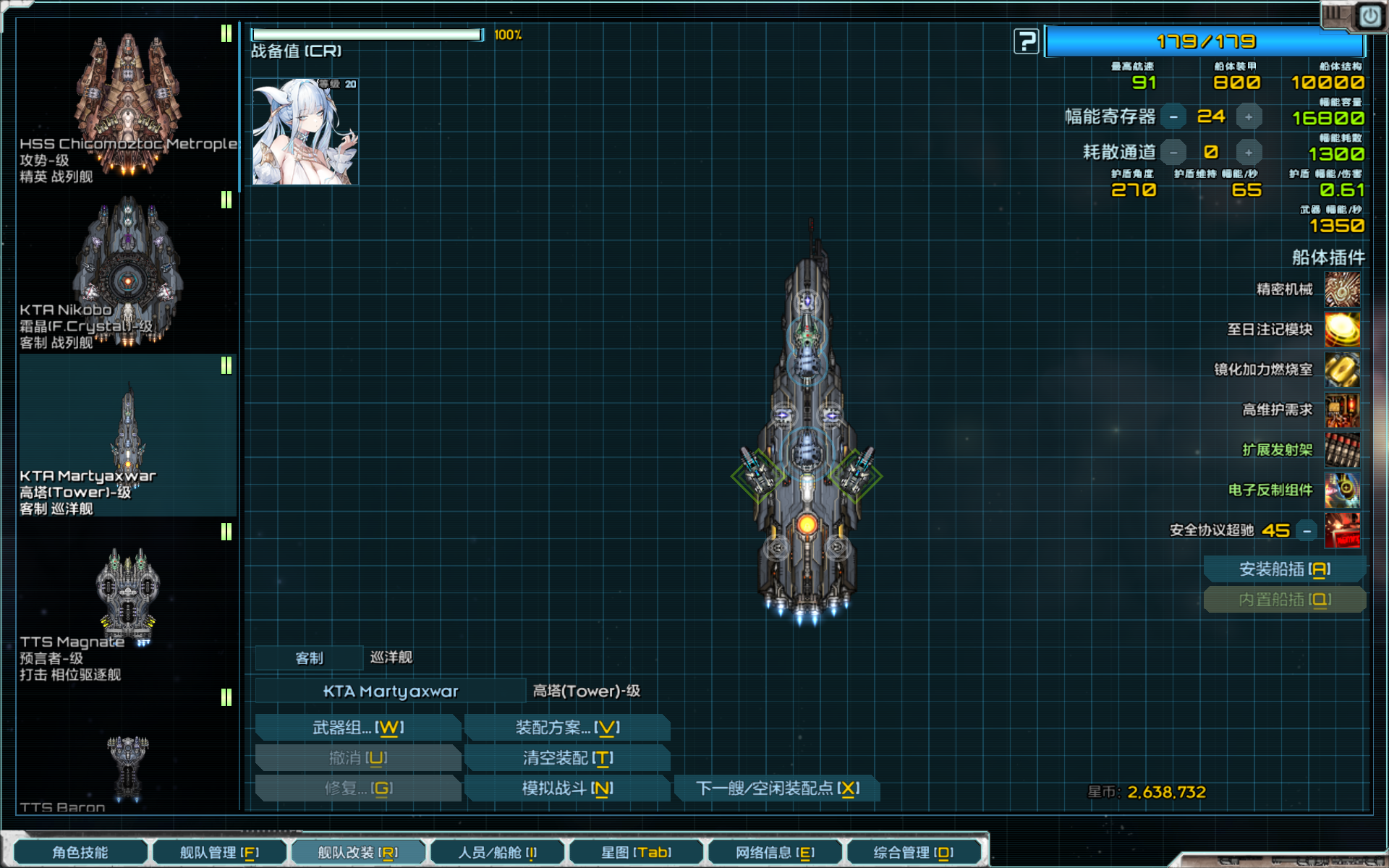Screen dimensions: 1389x868
Task: Decrease 幅能寄存器 with the minus button
Action: point(1173,116)
